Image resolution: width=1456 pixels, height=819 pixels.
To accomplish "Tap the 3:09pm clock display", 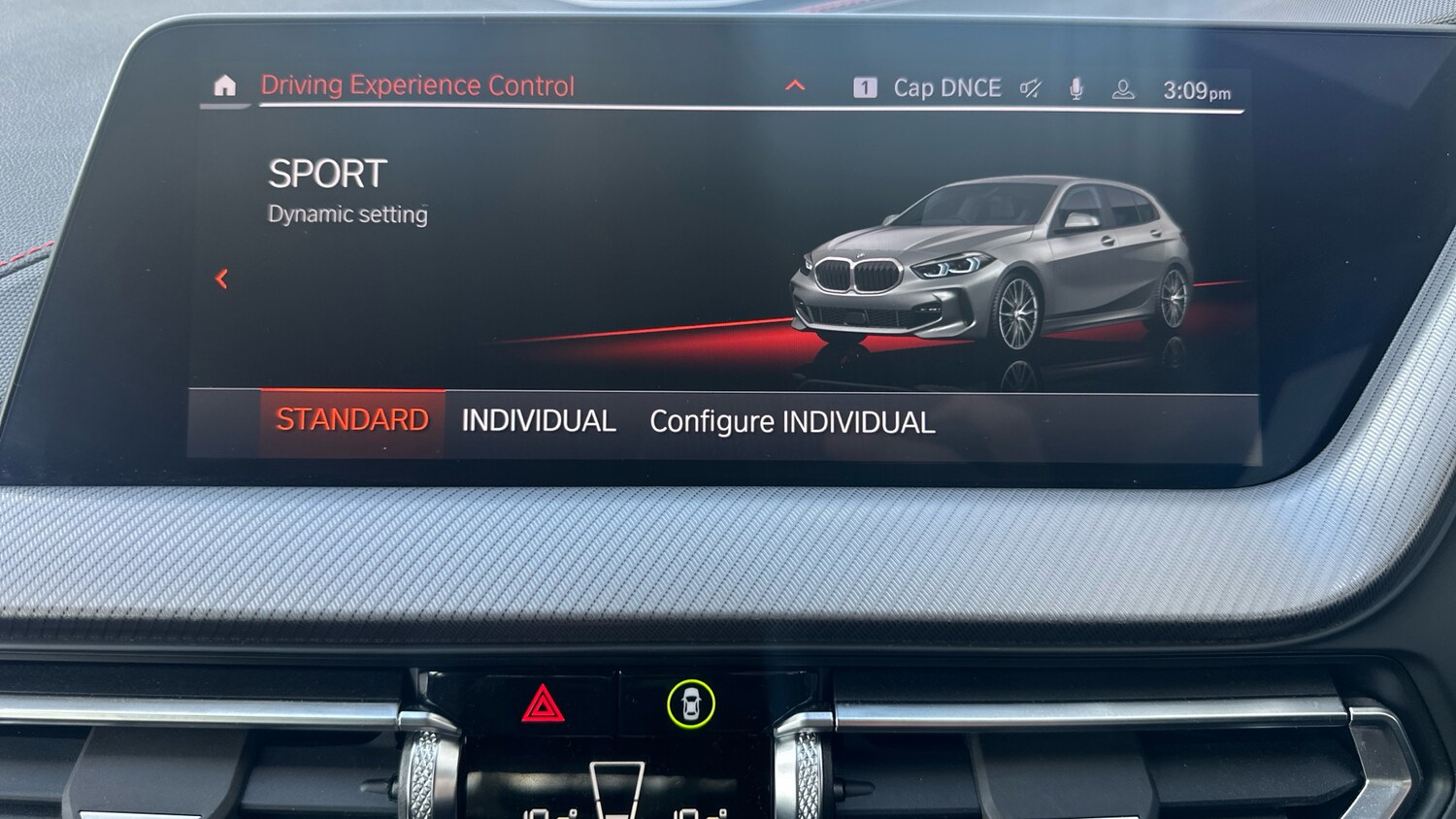I will click(x=1196, y=89).
